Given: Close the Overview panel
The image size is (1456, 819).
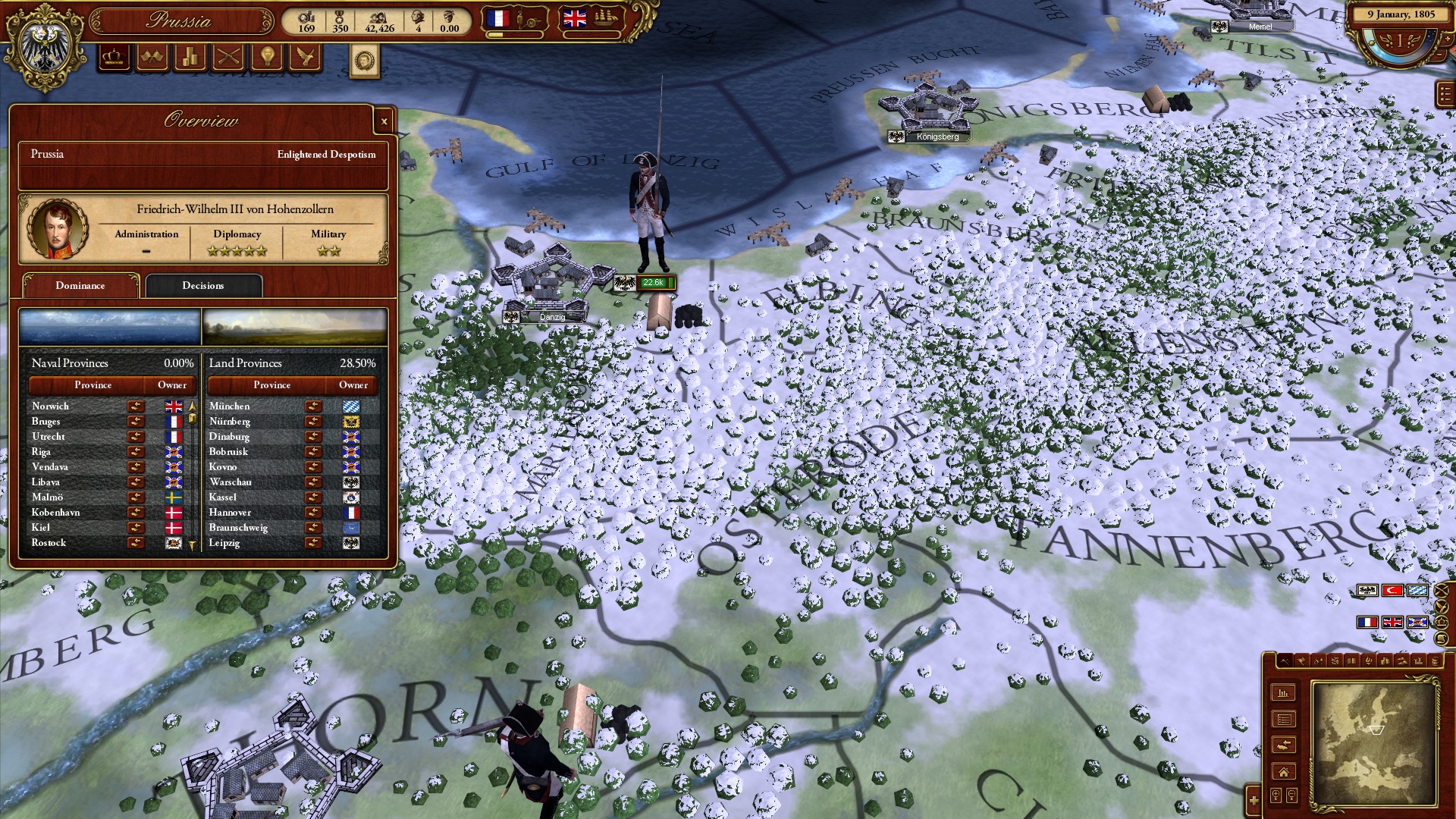Looking at the screenshot, I should pyautogui.click(x=384, y=121).
